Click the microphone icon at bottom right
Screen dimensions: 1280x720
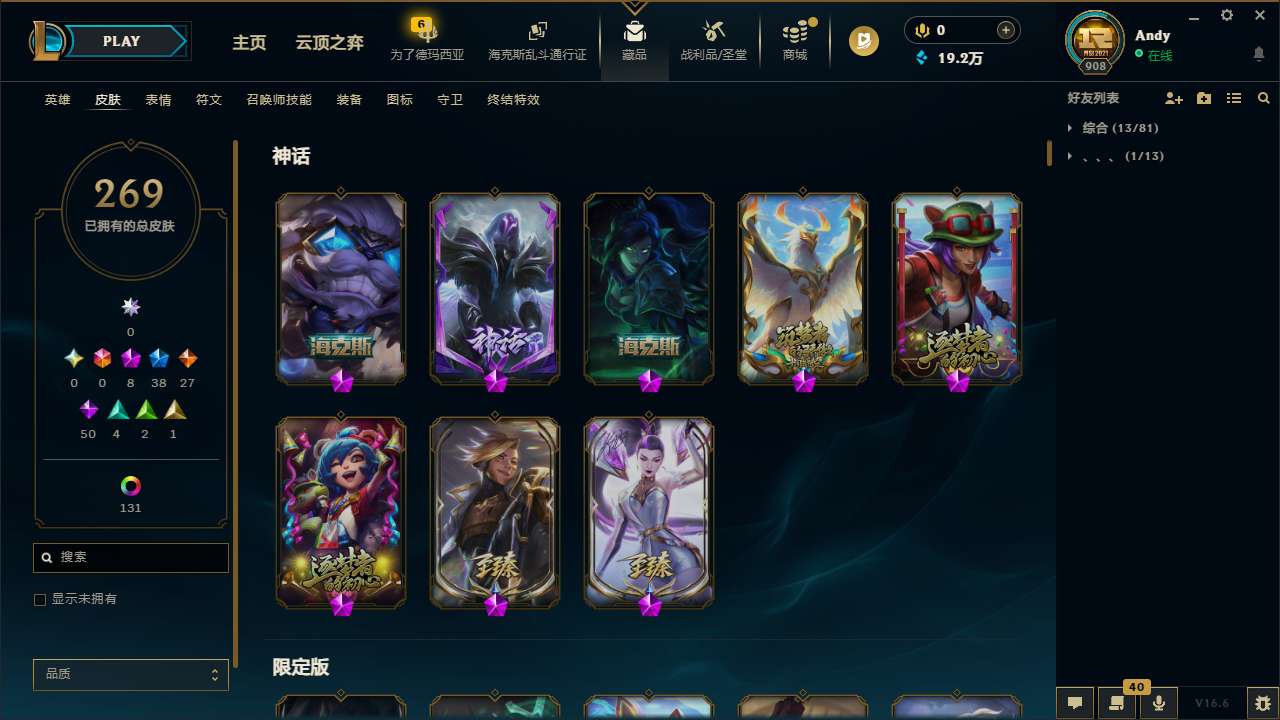click(x=1158, y=702)
